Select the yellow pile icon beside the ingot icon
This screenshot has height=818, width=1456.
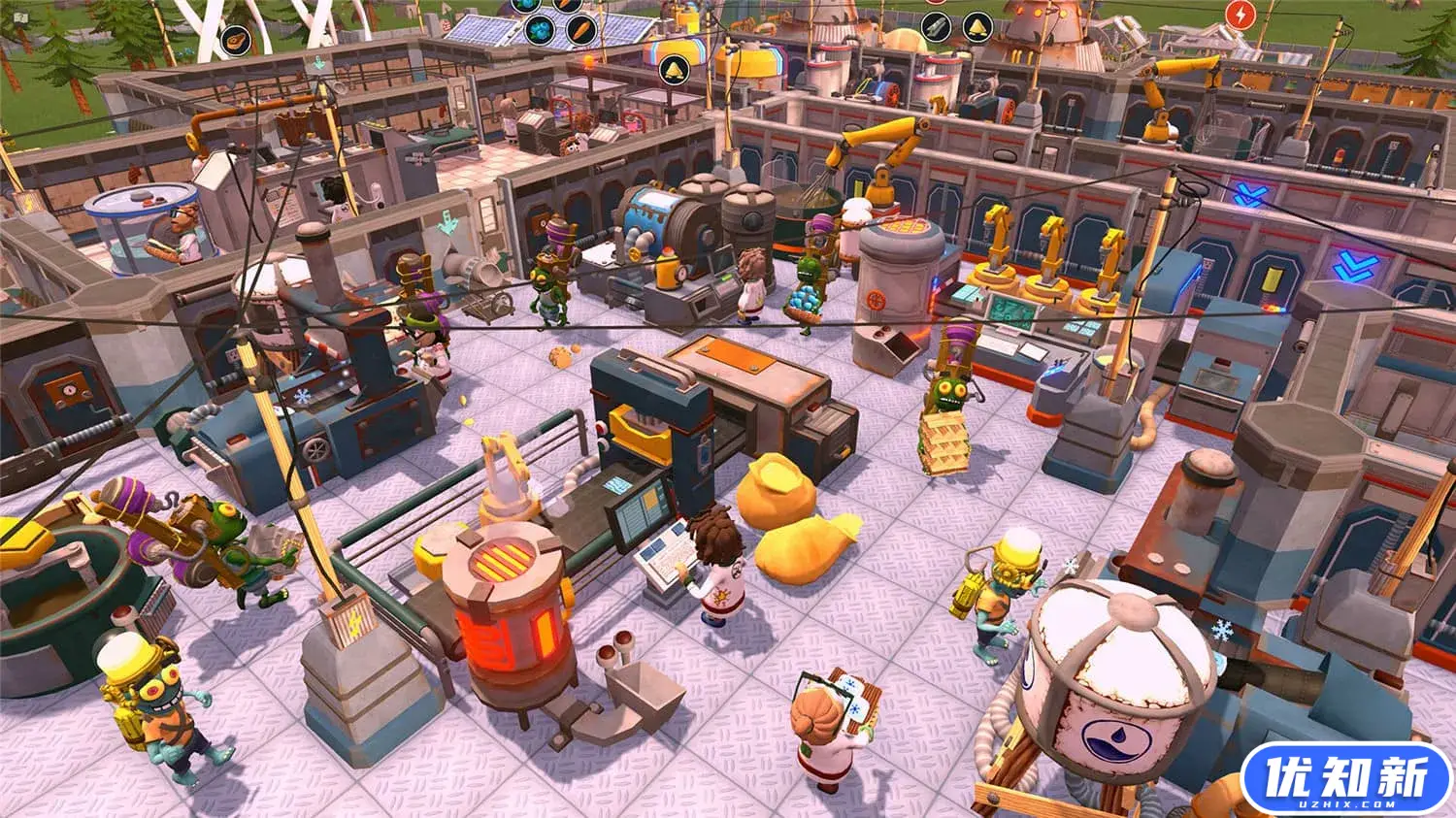pos(976,27)
